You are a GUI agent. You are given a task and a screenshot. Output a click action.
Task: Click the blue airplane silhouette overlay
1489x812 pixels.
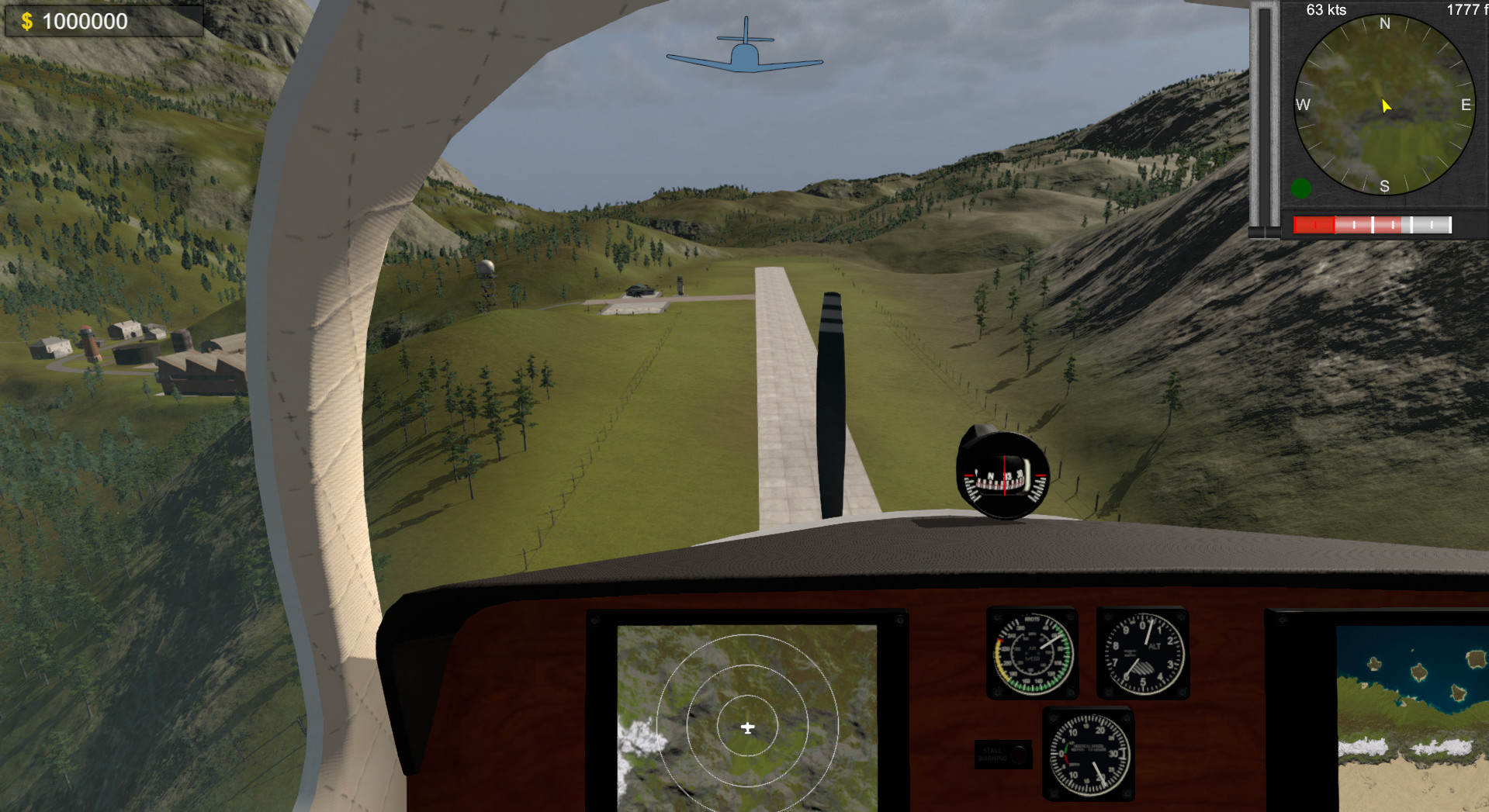coord(745,54)
